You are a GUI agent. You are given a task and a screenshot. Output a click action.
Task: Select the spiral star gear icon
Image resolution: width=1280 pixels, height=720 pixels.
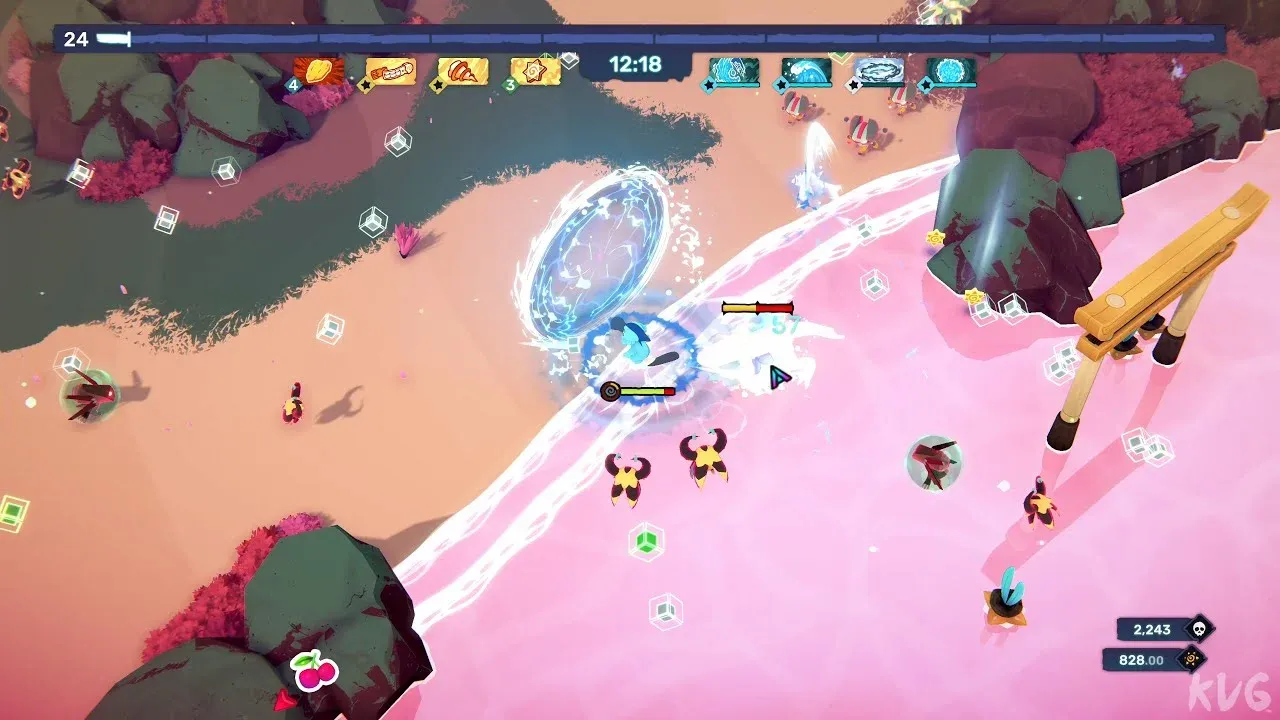[x=536, y=71]
